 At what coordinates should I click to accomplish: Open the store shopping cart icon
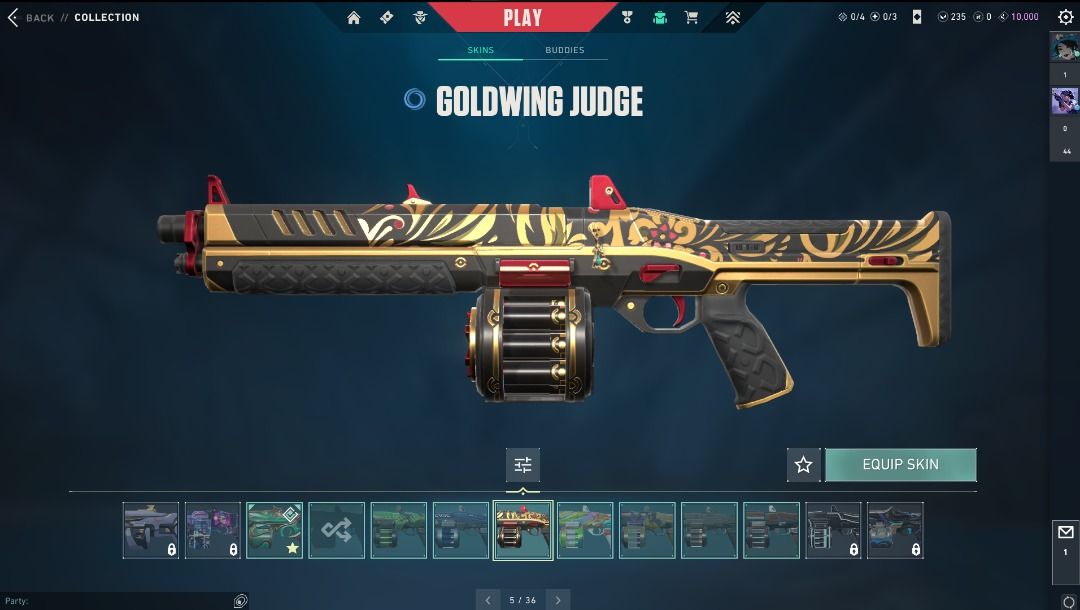[x=691, y=17]
